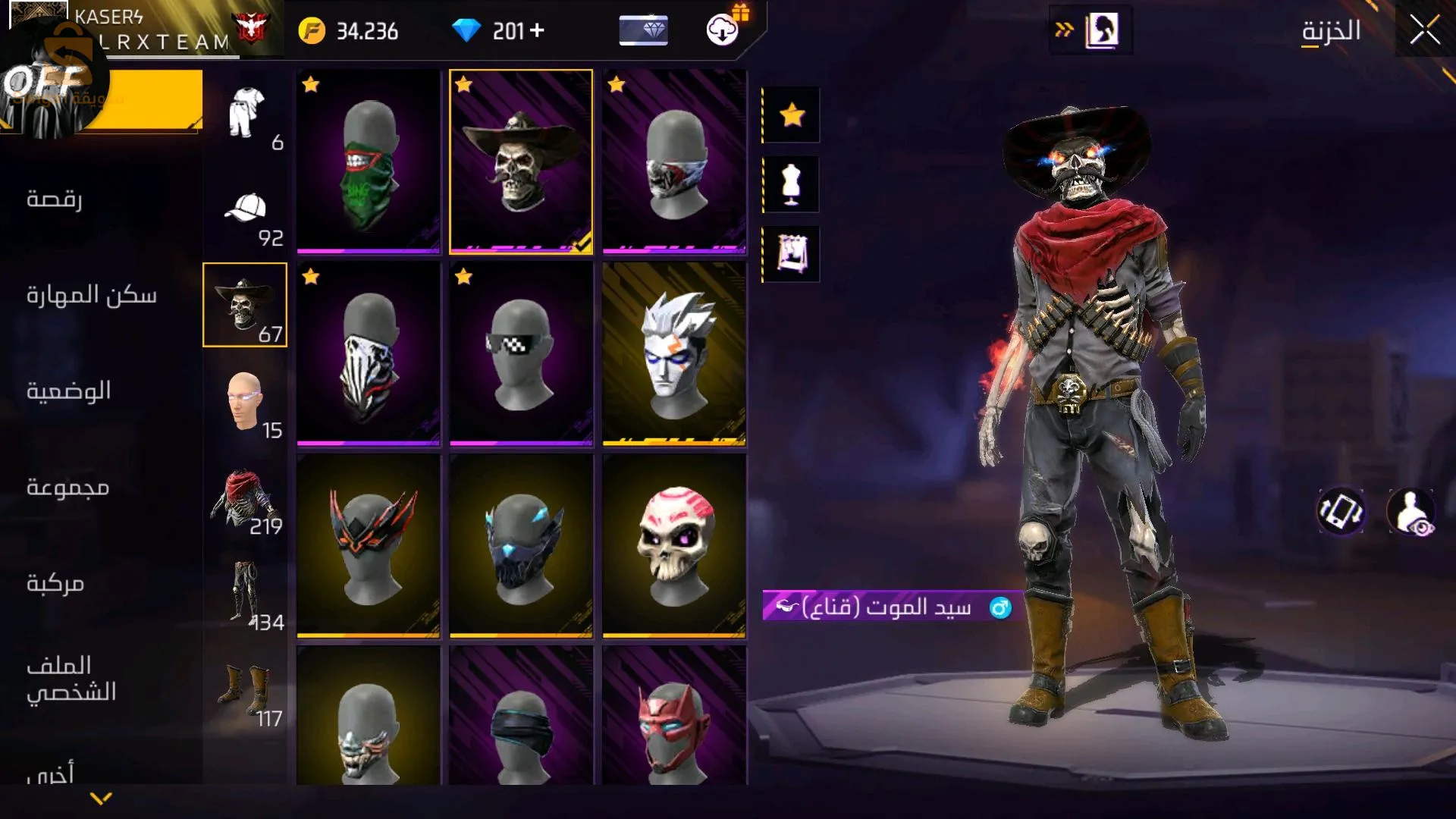Choose the red cat-eared helmet
The height and width of the screenshot is (819, 1456).
(x=674, y=717)
